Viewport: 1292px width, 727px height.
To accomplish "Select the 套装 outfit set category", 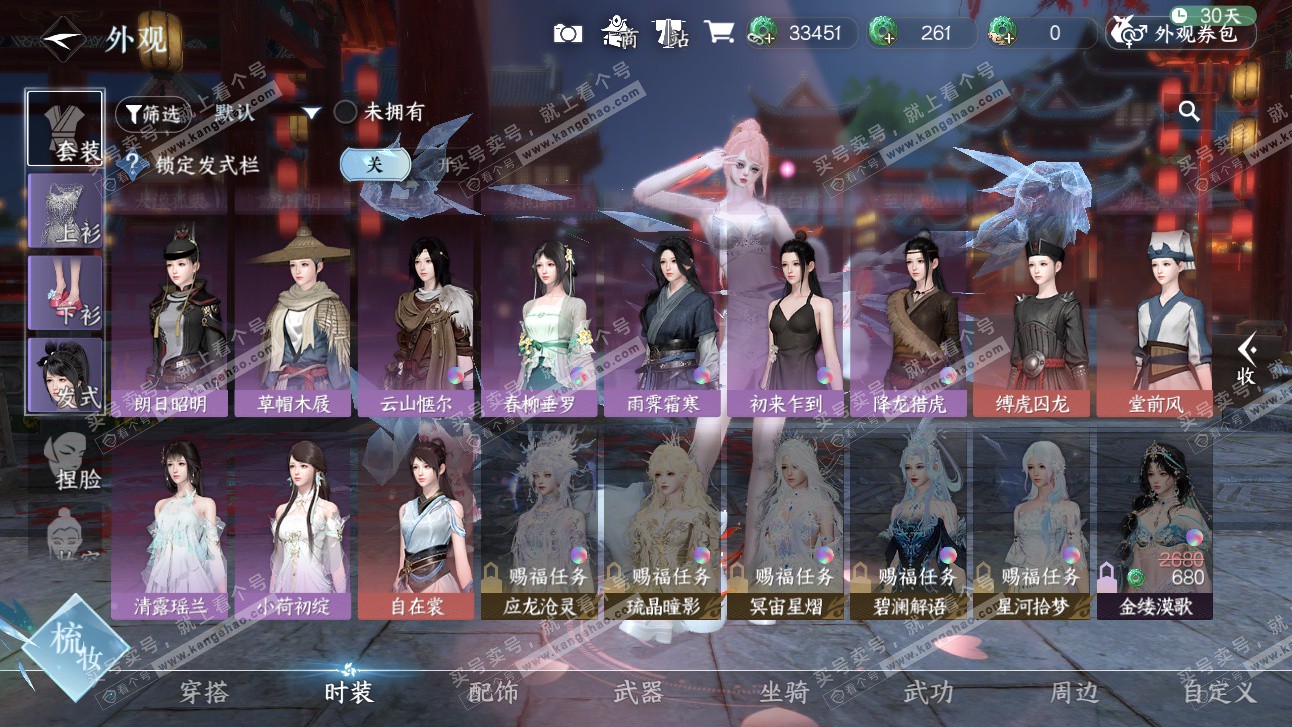I will 66,128.
